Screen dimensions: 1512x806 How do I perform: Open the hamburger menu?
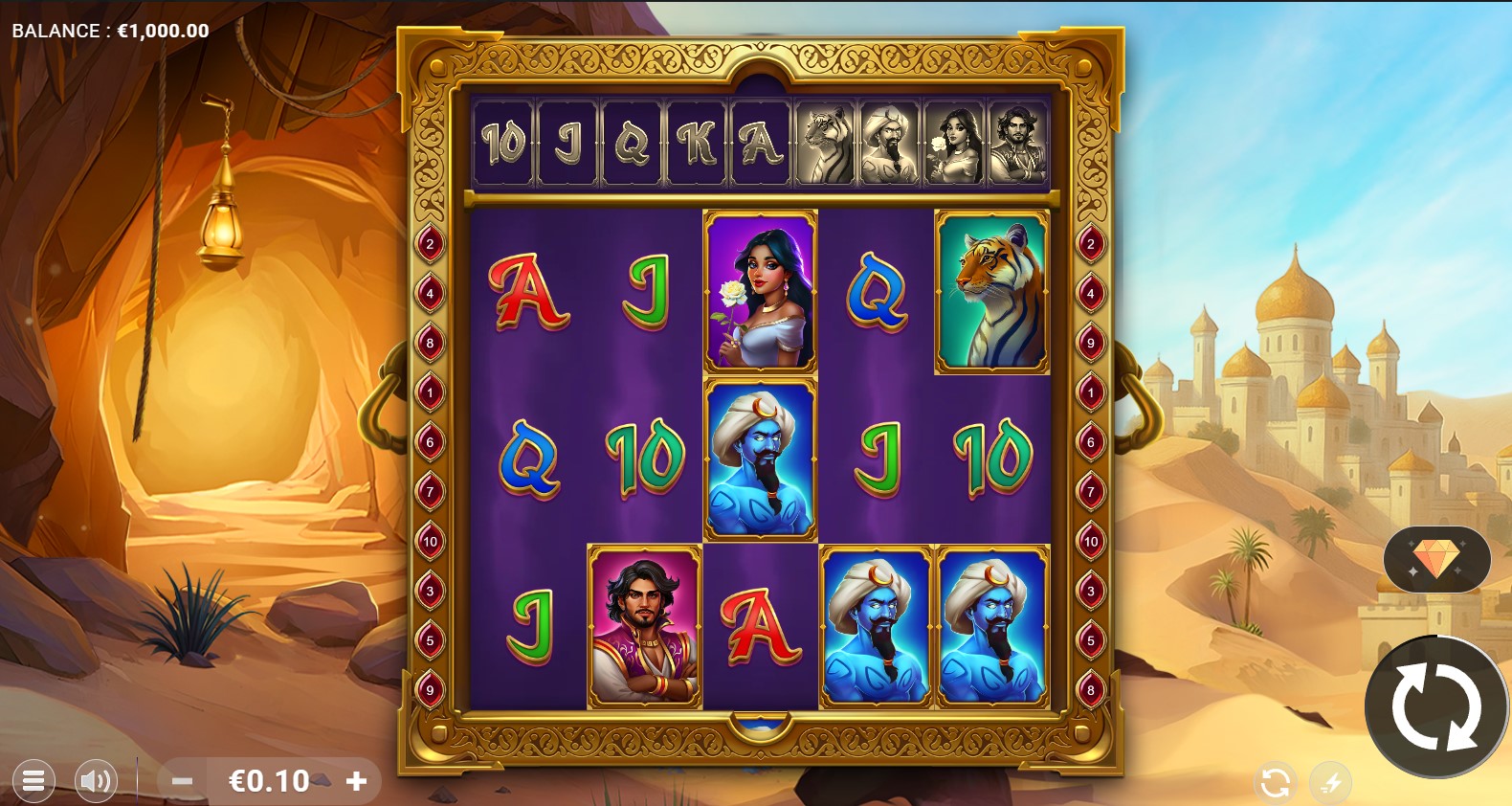(33, 781)
